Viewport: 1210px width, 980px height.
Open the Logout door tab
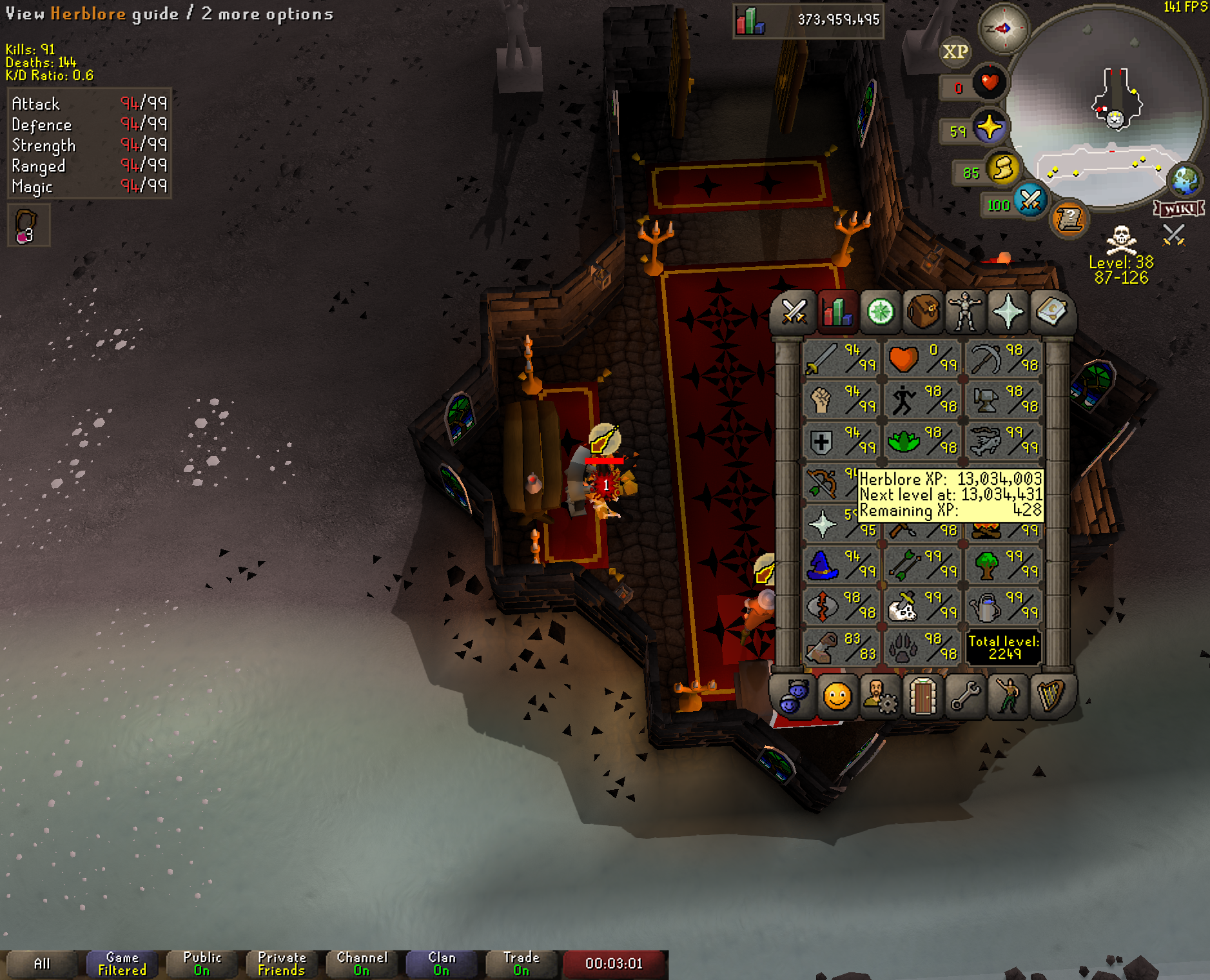coord(922,696)
